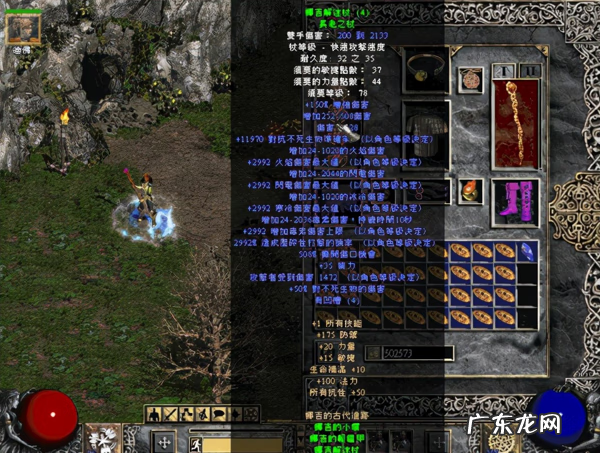Pick up the purple boots
Viewport: 600px width, 453px height.
(515, 203)
